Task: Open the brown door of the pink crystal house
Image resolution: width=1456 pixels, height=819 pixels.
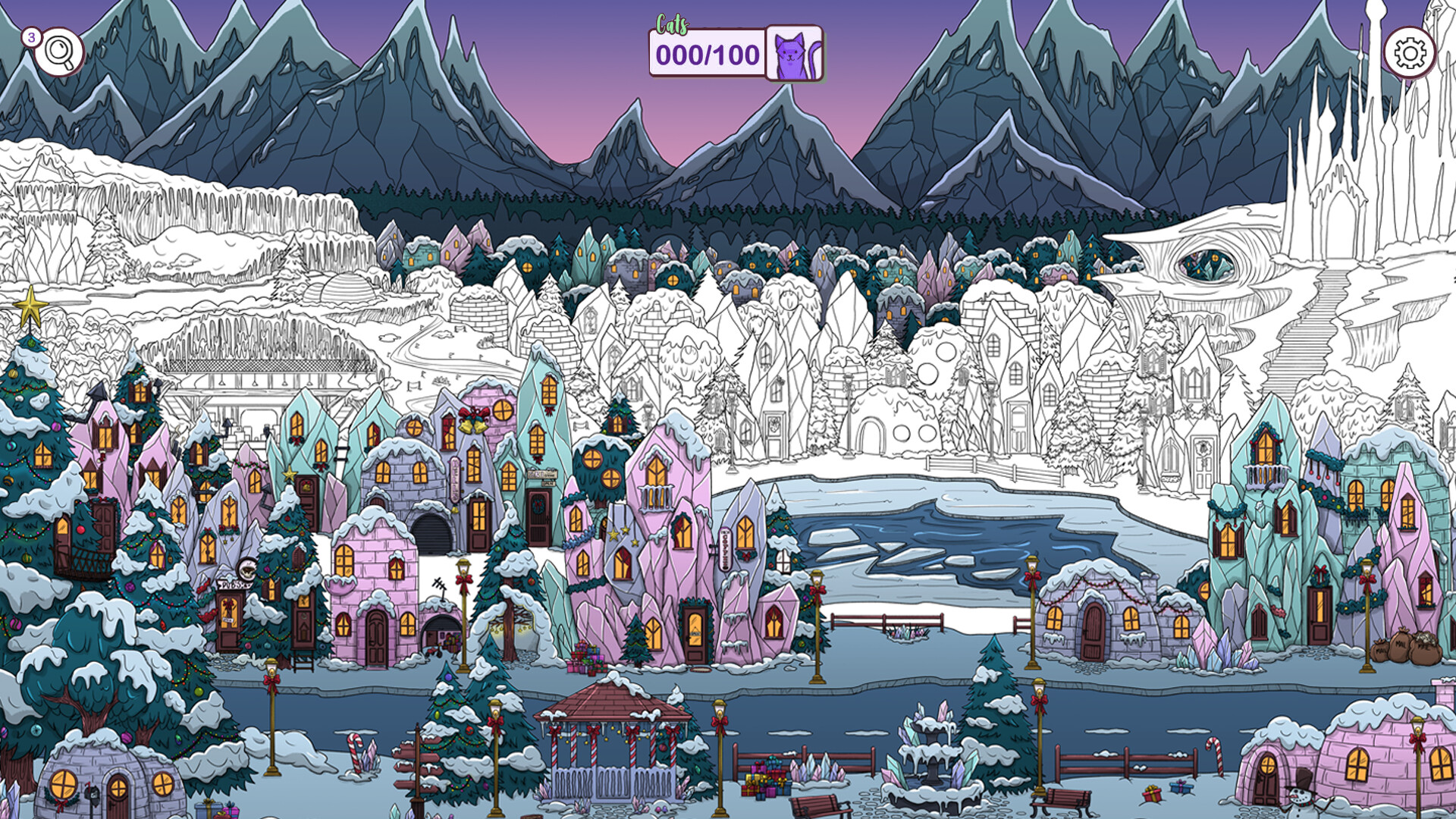Action: 695,635
